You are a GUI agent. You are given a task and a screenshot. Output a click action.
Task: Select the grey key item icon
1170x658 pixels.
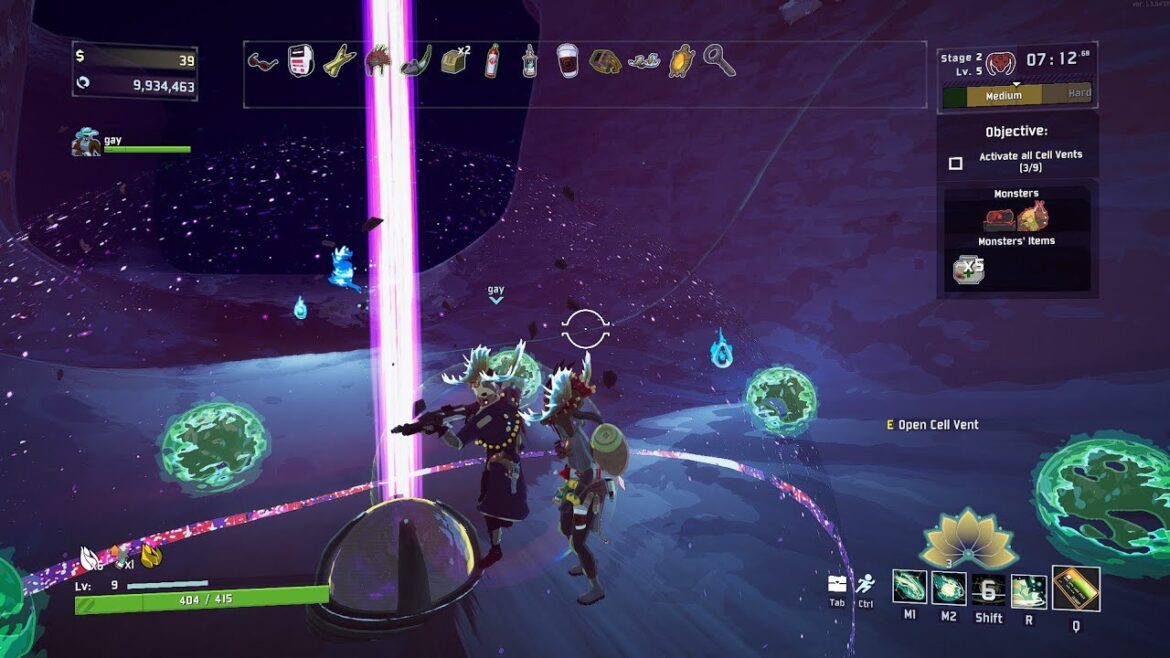click(719, 61)
